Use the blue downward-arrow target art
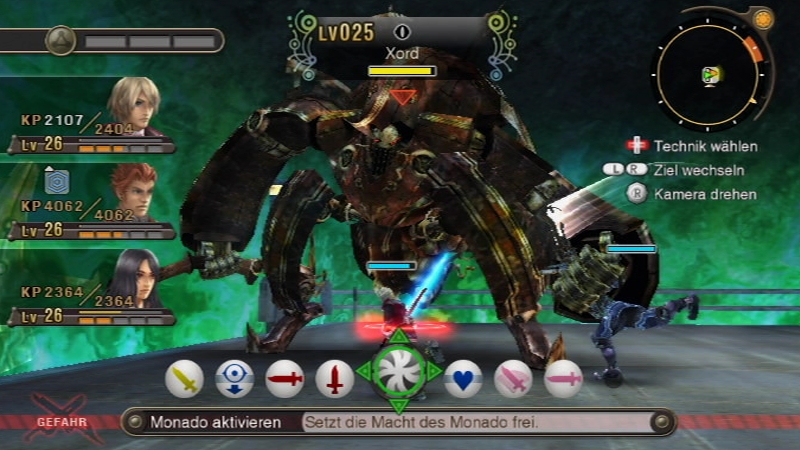Image resolution: width=800 pixels, height=450 pixels. pyautogui.click(x=234, y=379)
